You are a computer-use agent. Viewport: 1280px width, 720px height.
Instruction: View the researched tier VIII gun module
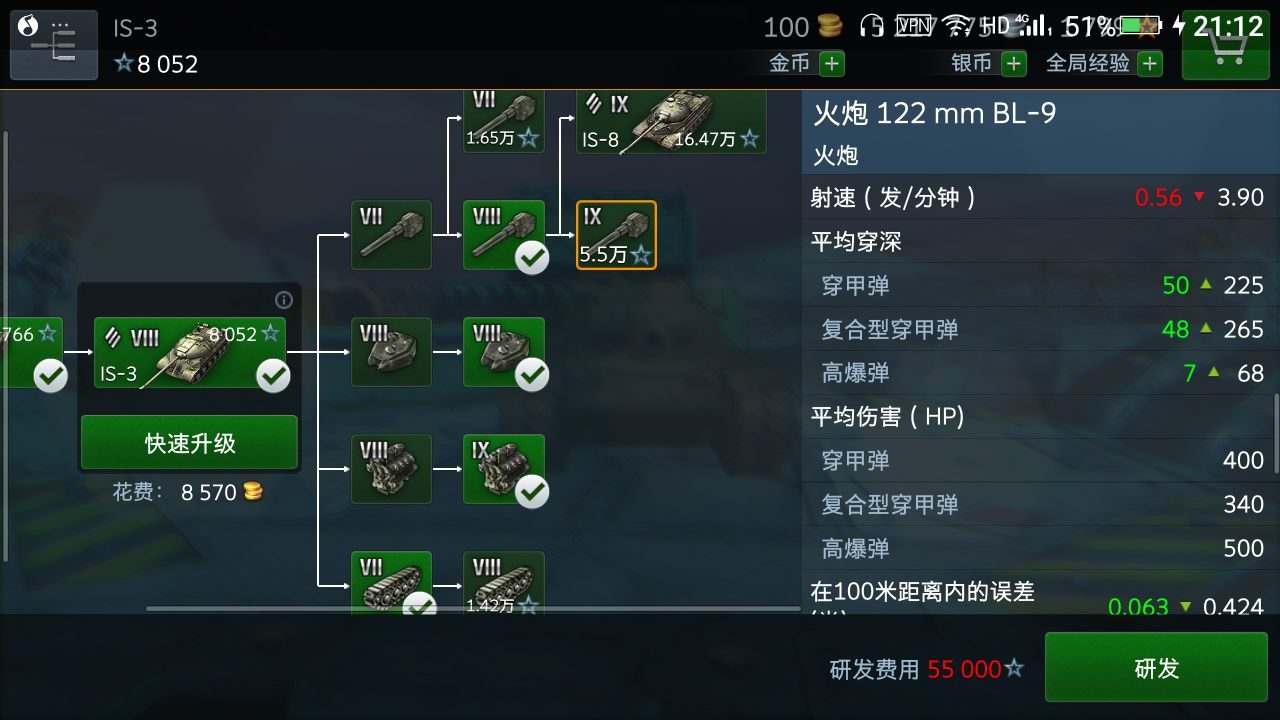(504, 232)
